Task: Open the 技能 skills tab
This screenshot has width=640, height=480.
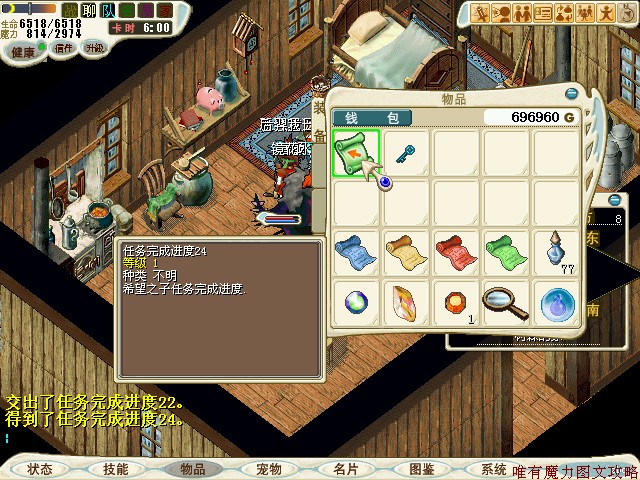Action: 115,469
